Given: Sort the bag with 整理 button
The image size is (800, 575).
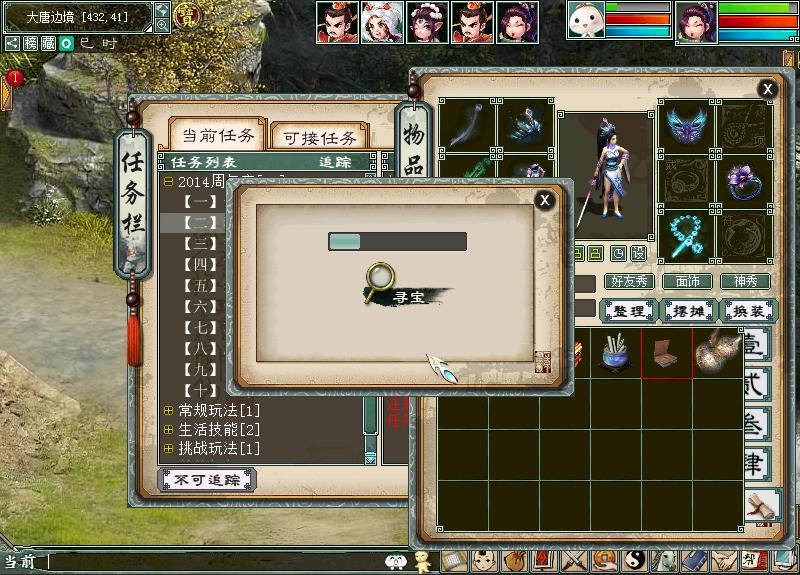Looking at the screenshot, I should pos(629,311).
